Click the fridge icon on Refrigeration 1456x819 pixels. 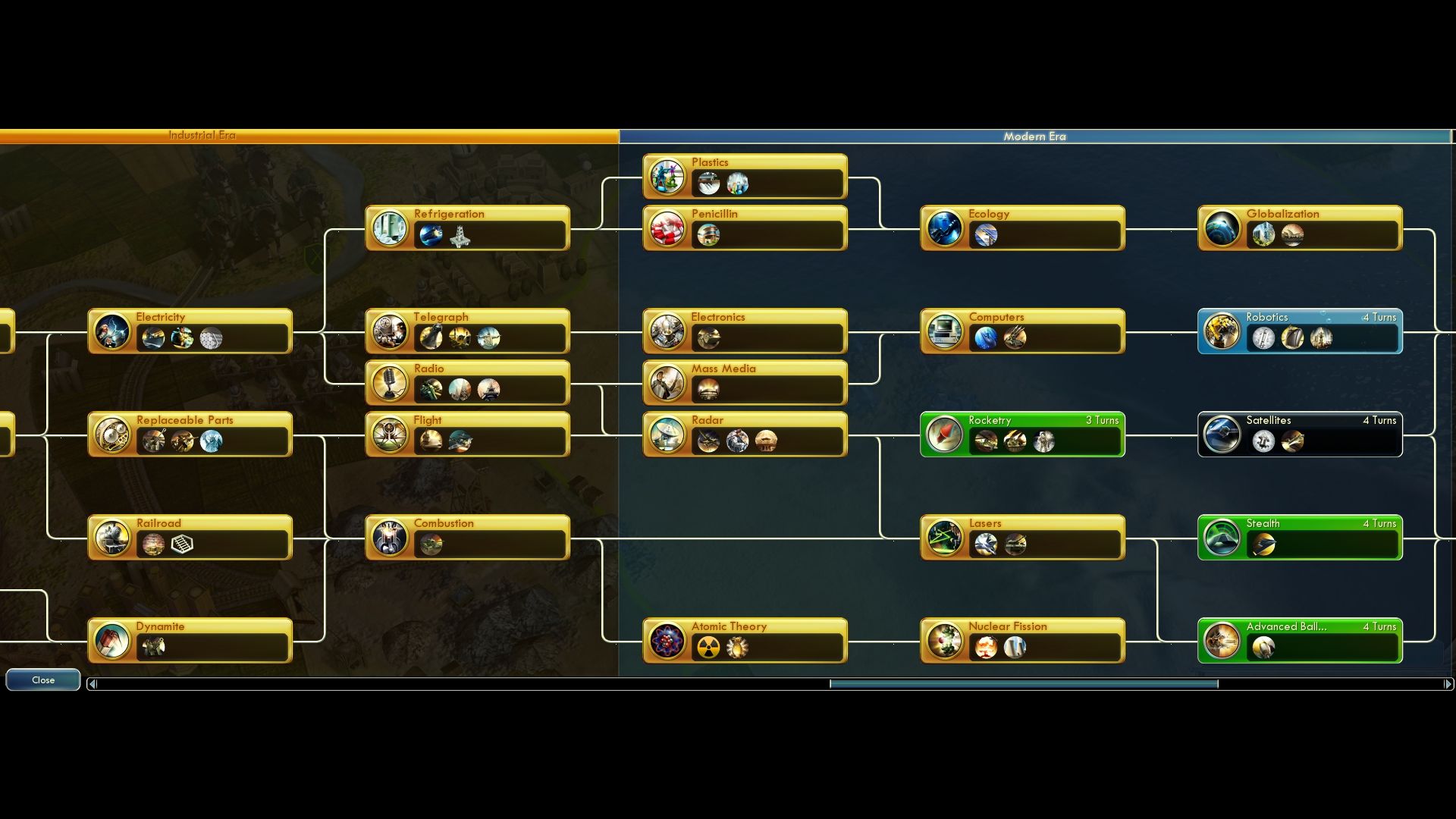tap(389, 228)
